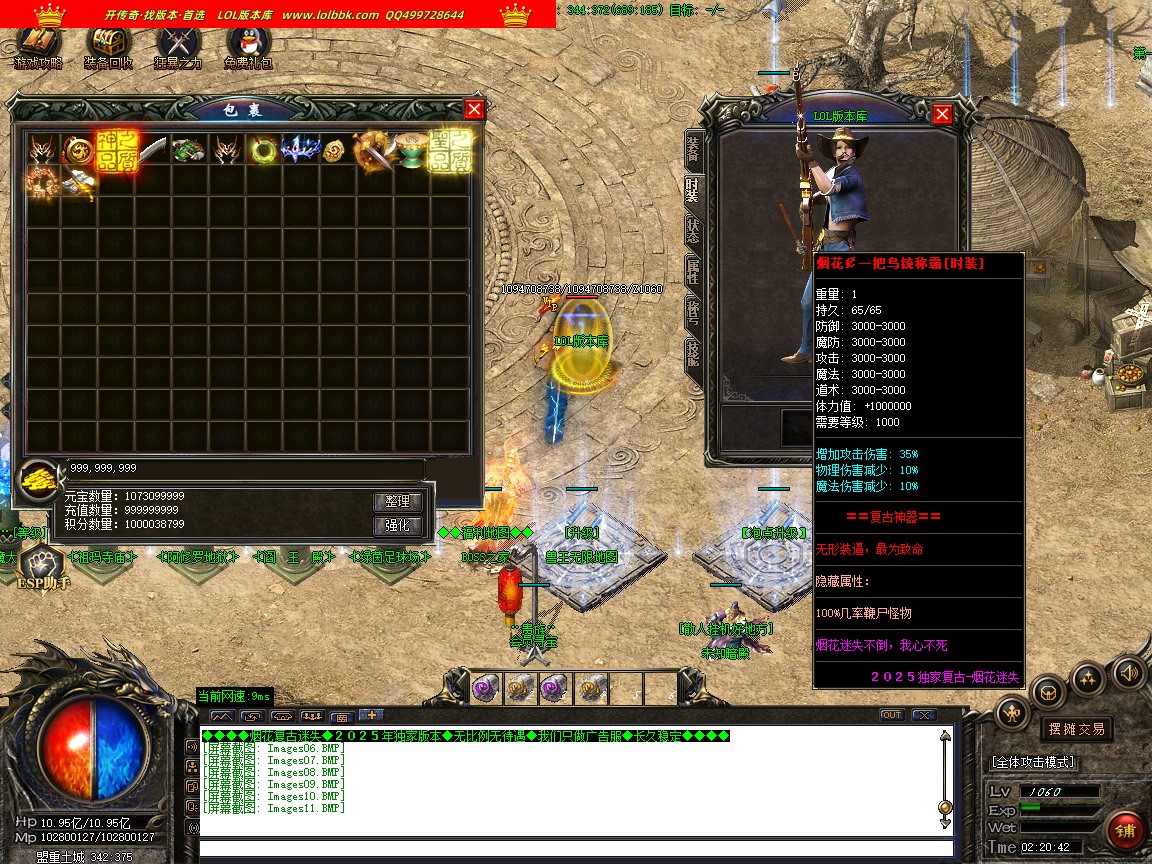Open the round red 铺 shop button
Image resolution: width=1152 pixels, height=864 pixels.
point(1126,830)
